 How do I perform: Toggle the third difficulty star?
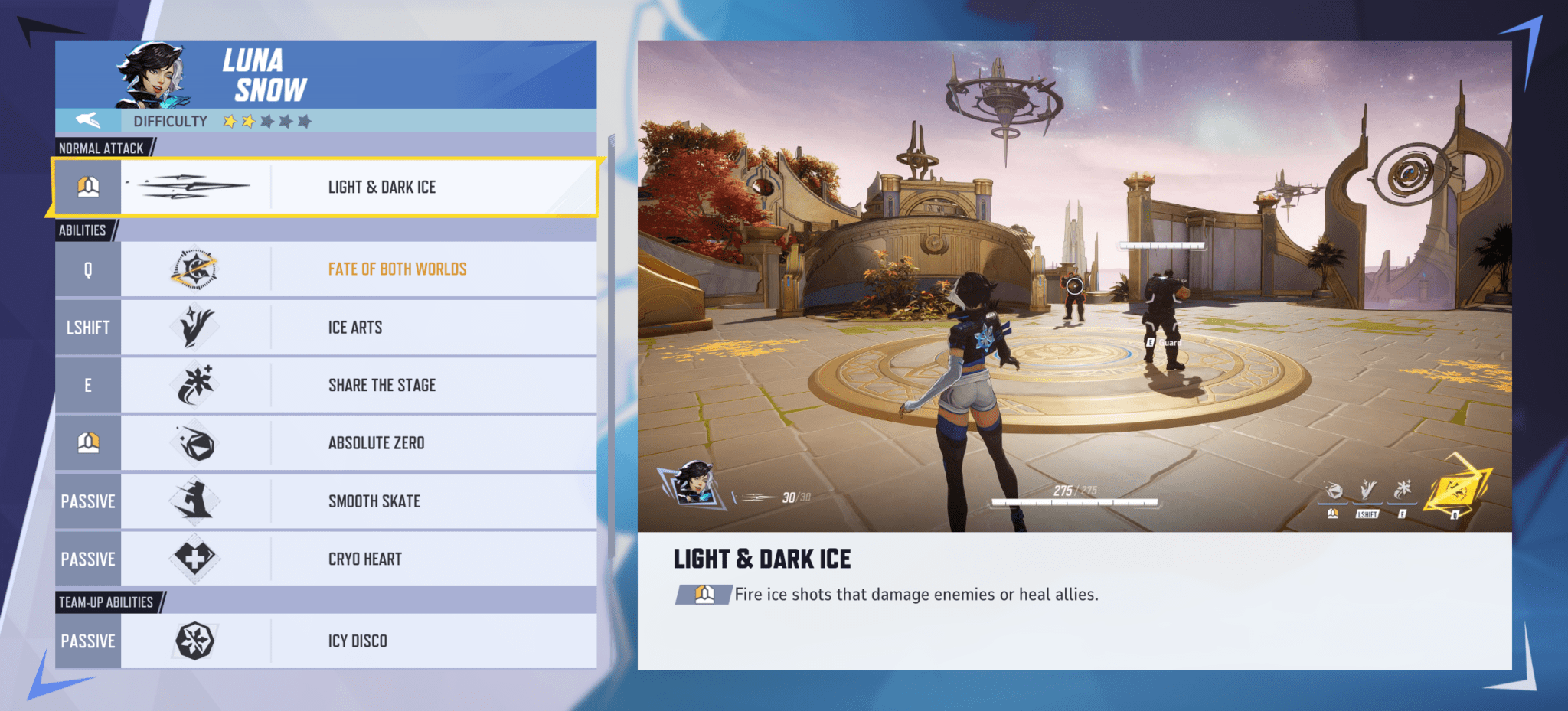(x=266, y=120)
